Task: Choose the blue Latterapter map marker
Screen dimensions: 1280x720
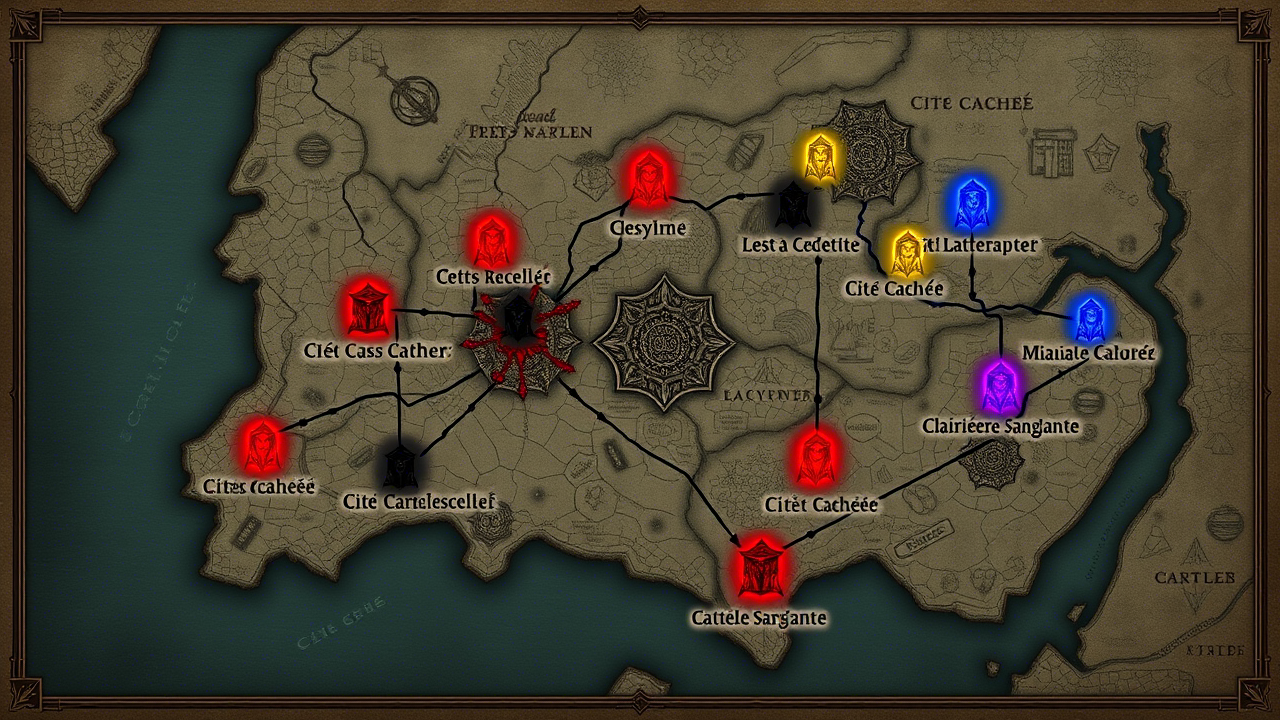Action: 970,205
